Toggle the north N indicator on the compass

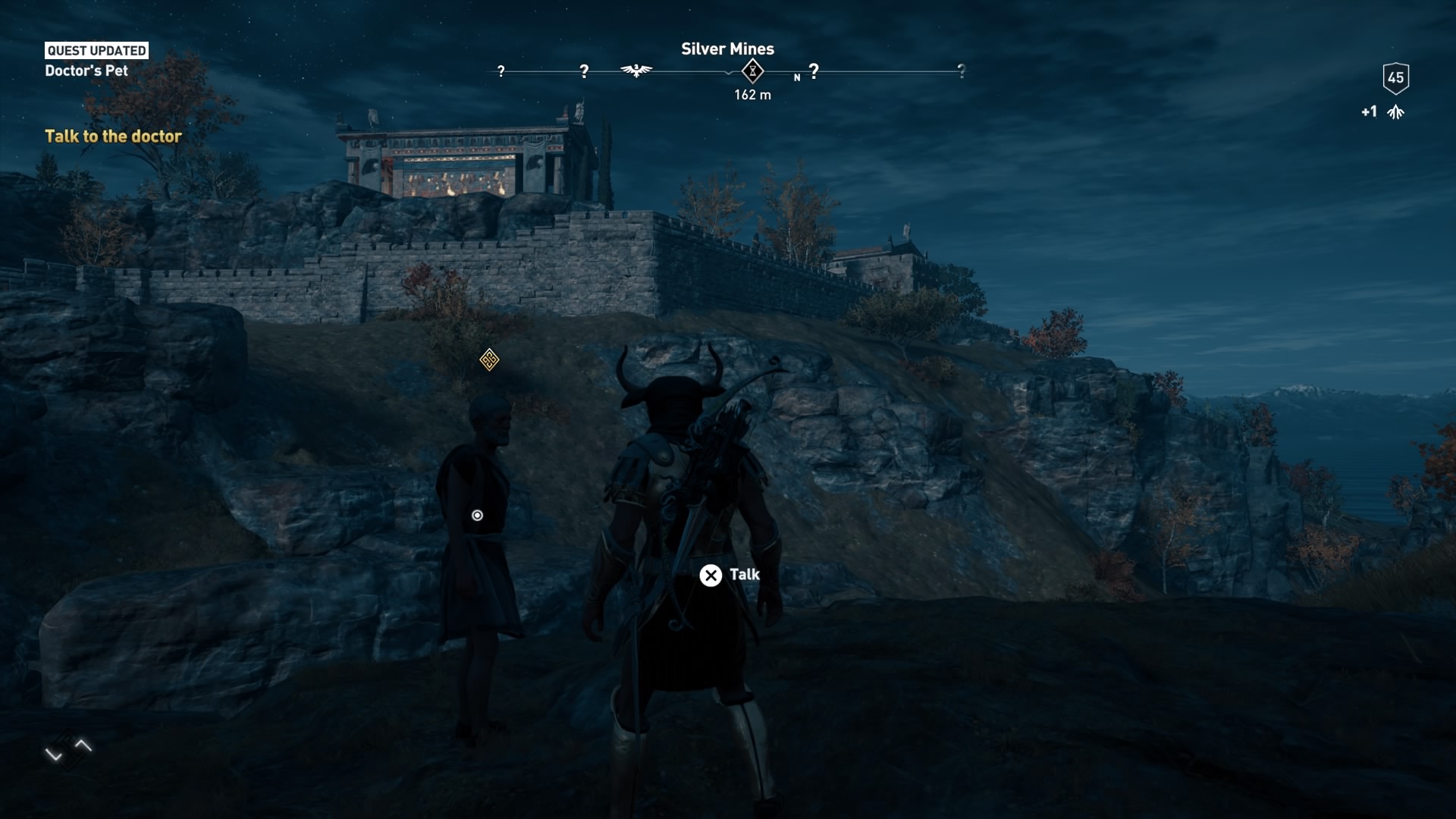pyautogui.click(x=797, y=77)
